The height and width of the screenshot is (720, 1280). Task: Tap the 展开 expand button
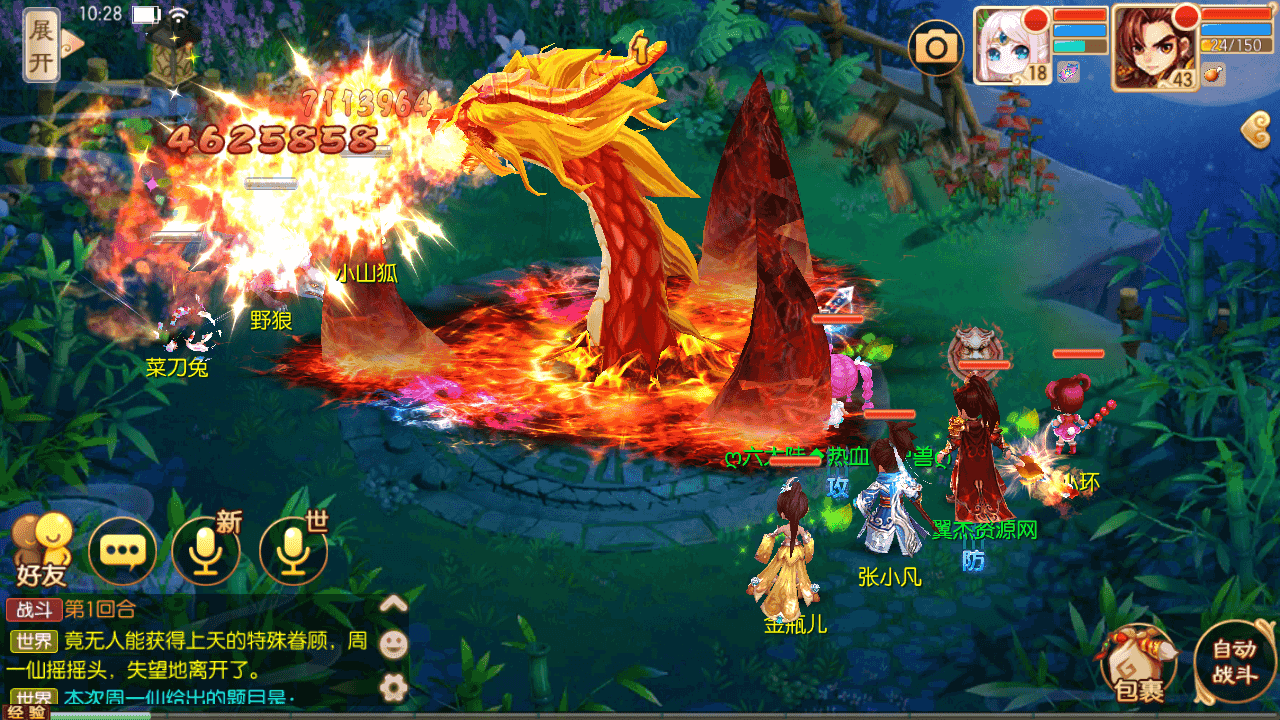42,45
